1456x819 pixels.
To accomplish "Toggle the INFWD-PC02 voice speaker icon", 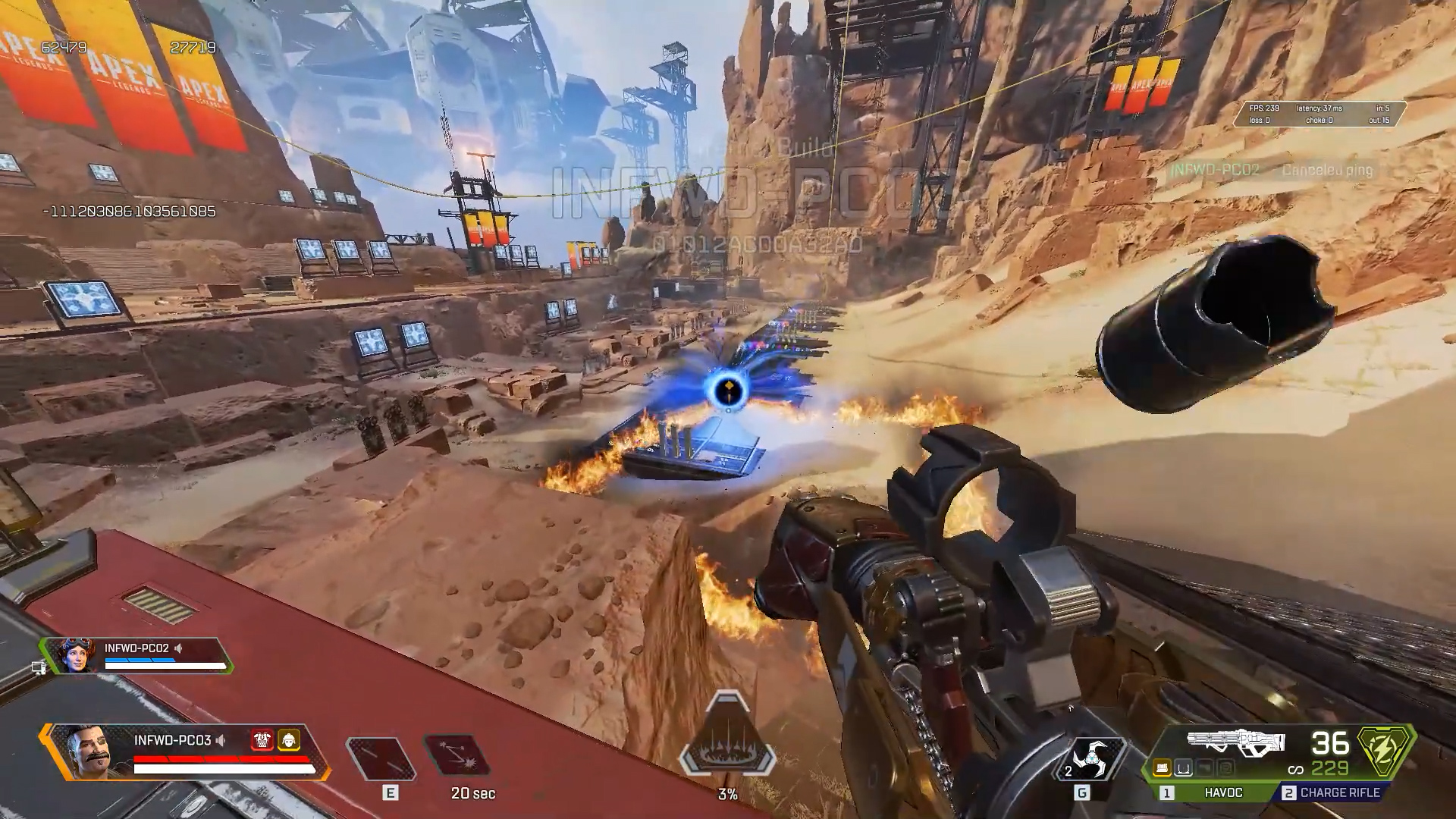I will point(179,648).
